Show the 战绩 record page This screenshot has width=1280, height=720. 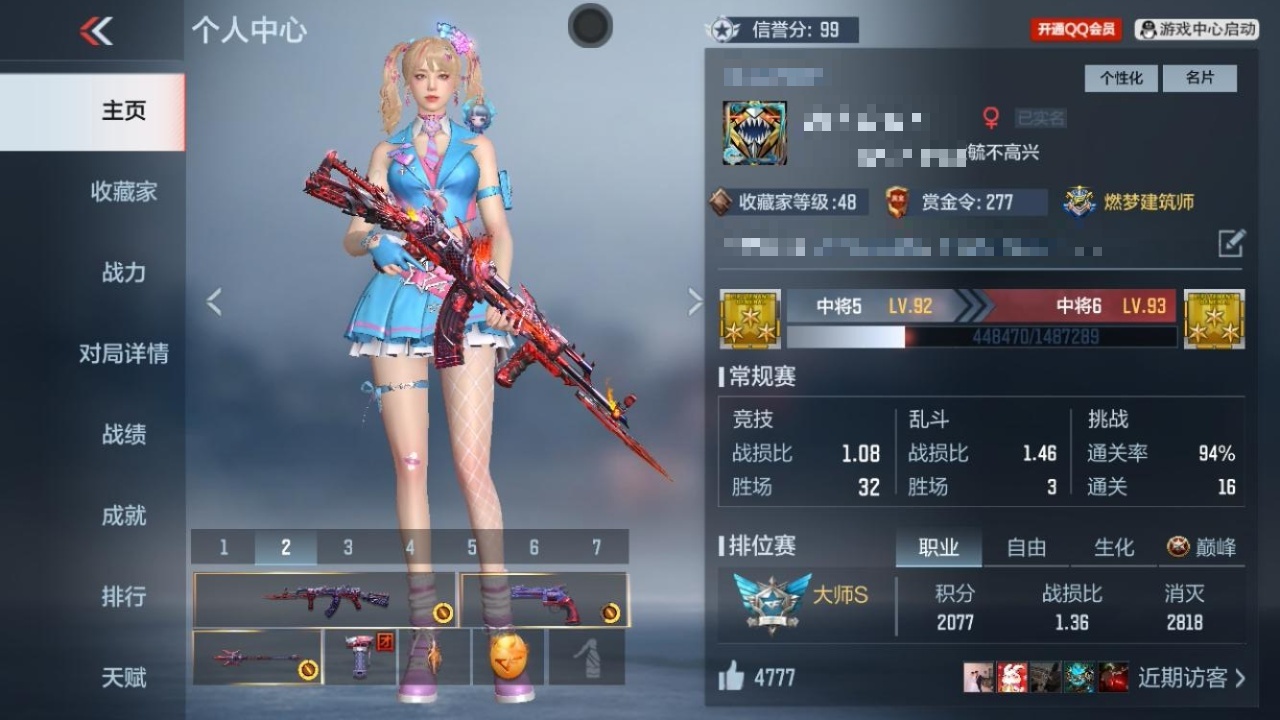tap(123, 434)
